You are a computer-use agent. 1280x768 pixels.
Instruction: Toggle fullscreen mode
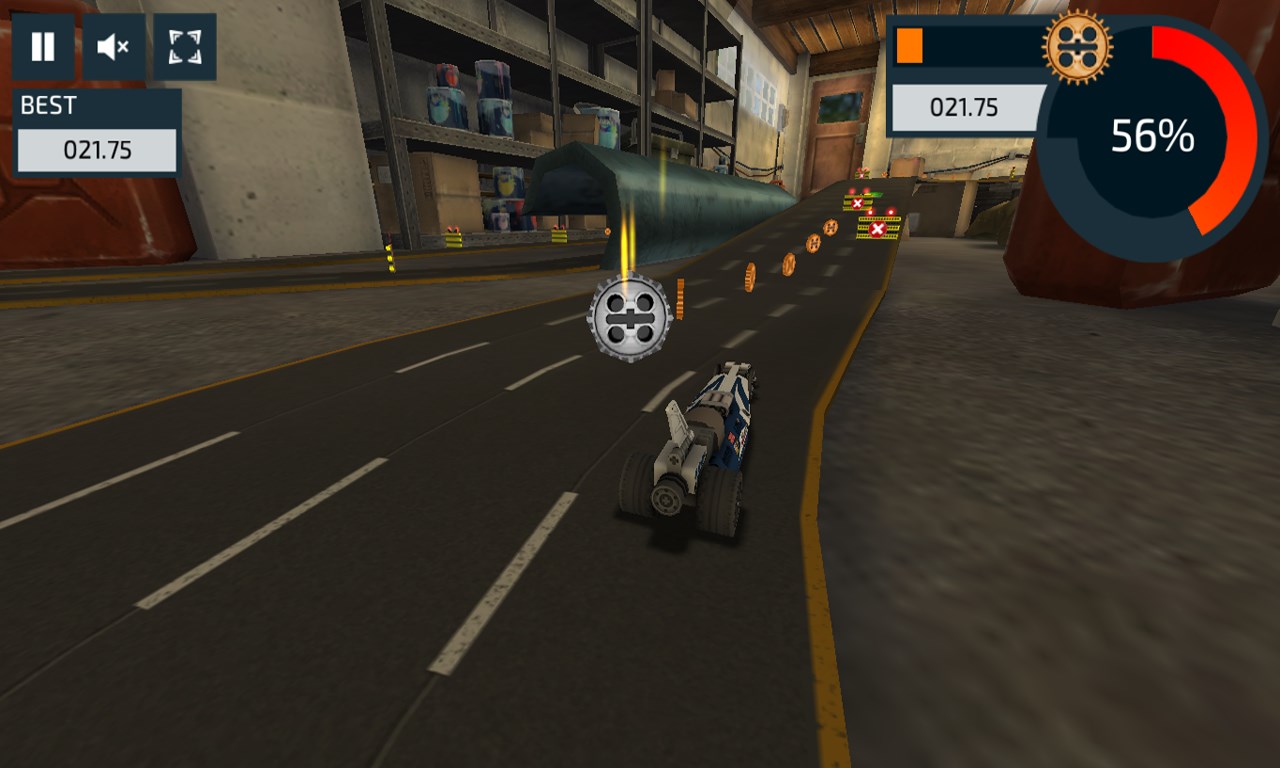tap(184, 44)
